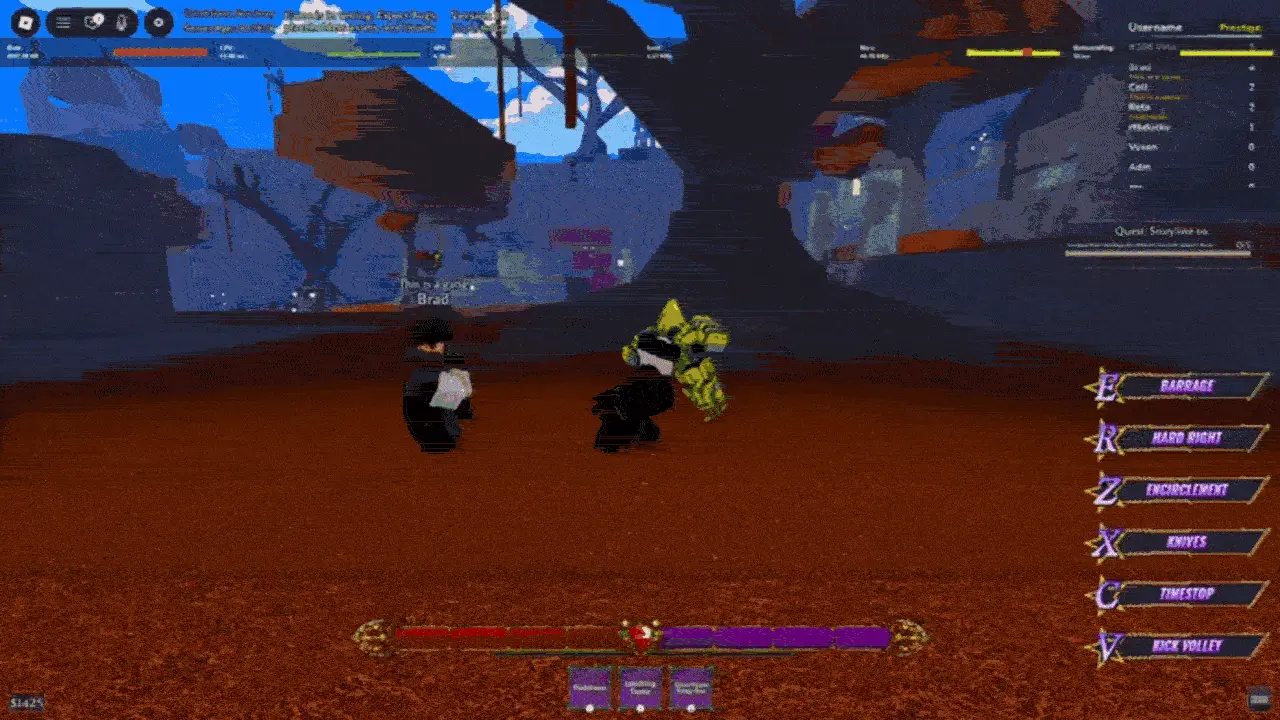Activate the C Timestop ability
The width and height of the screenshot is (1280, 720).
tap(1190, 594)
